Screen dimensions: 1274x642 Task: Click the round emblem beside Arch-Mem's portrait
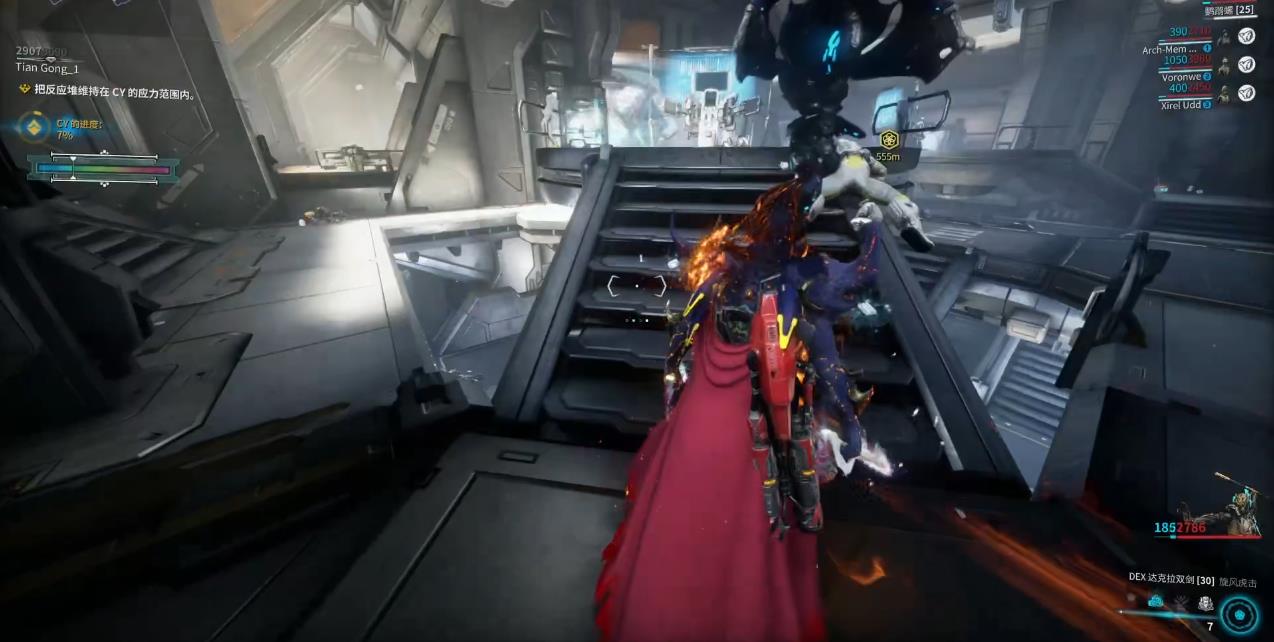pos(1246,36)
